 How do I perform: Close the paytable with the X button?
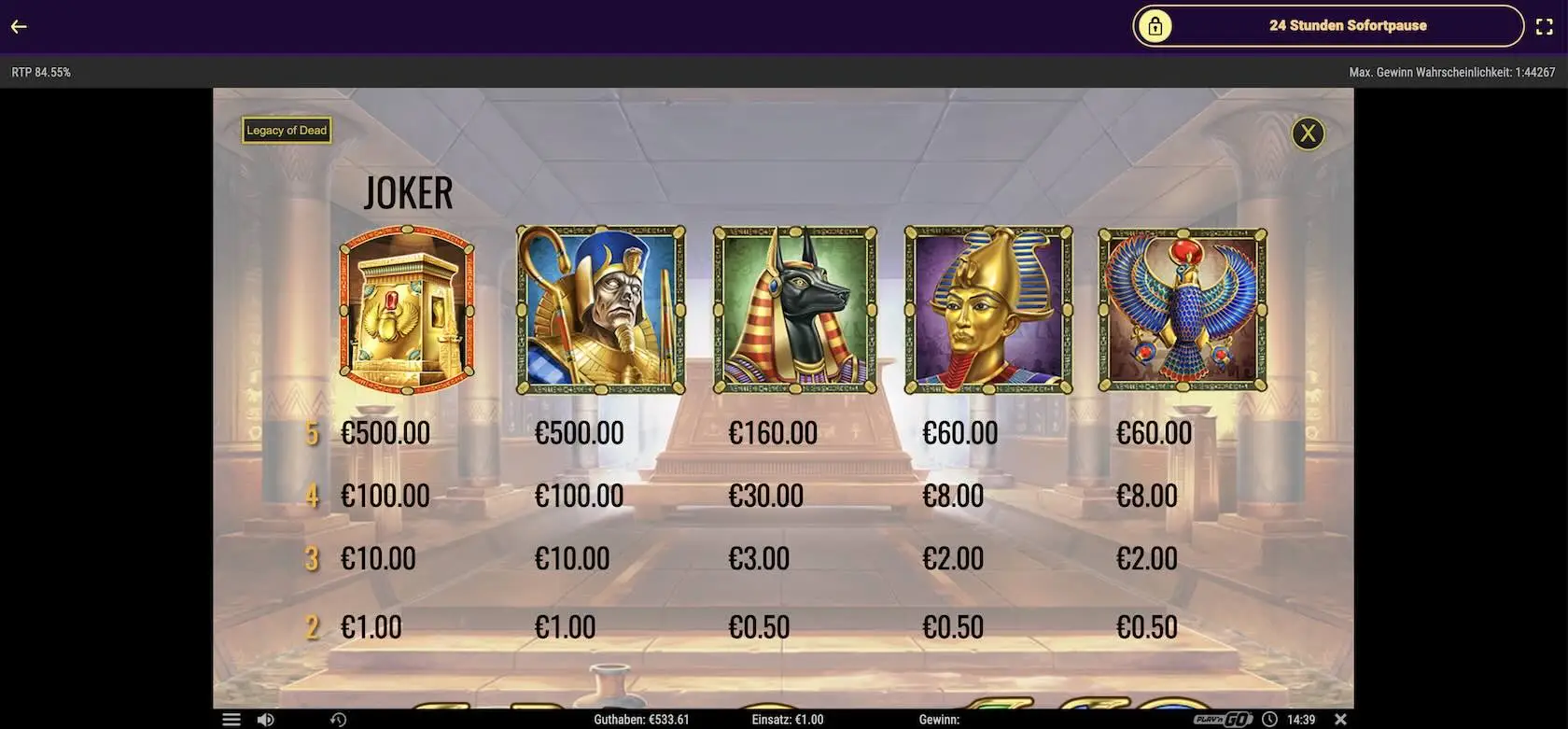click(1308, 133)
